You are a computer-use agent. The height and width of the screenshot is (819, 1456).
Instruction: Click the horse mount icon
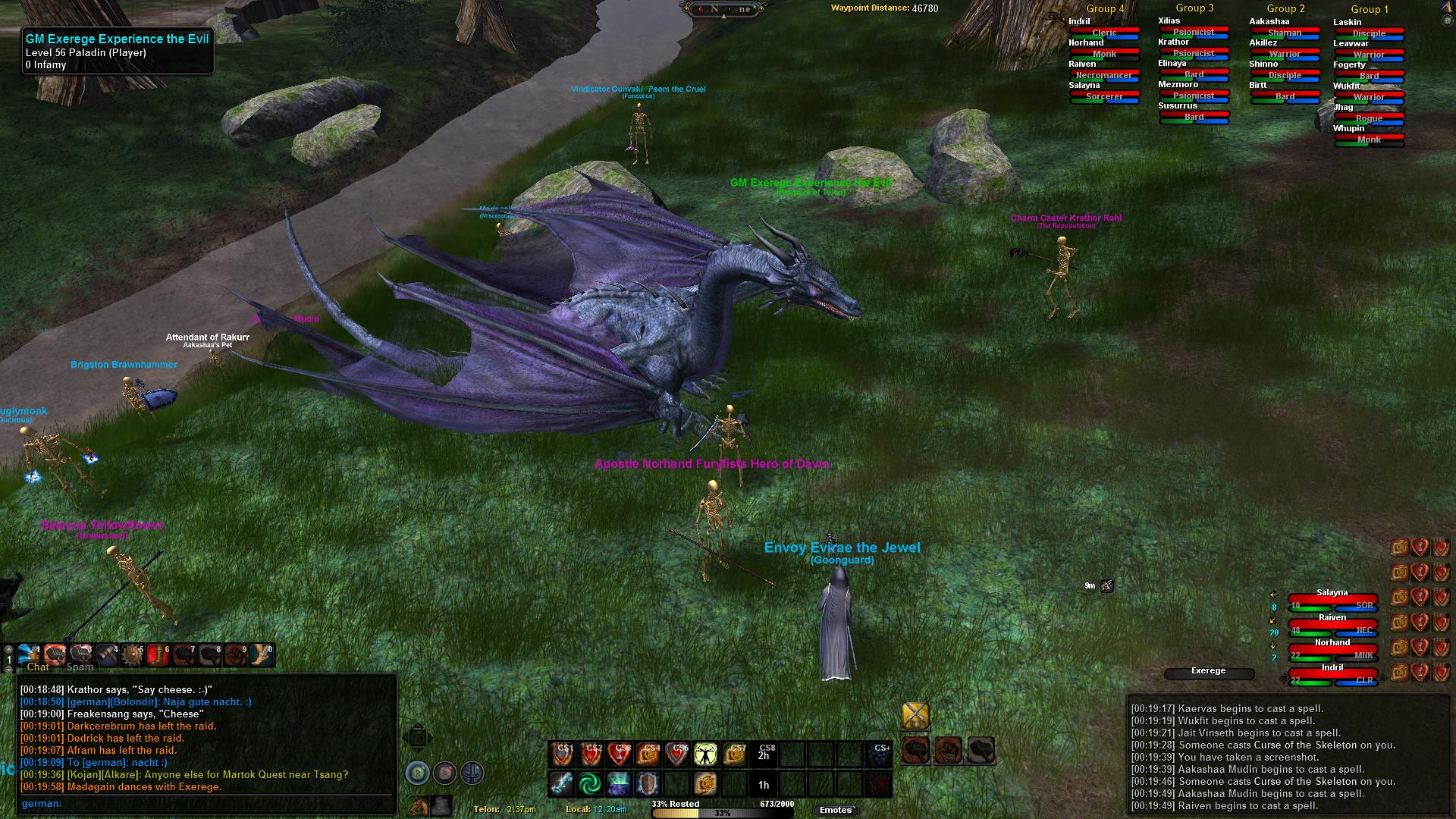pyautogui.click(x=418, y=806)
